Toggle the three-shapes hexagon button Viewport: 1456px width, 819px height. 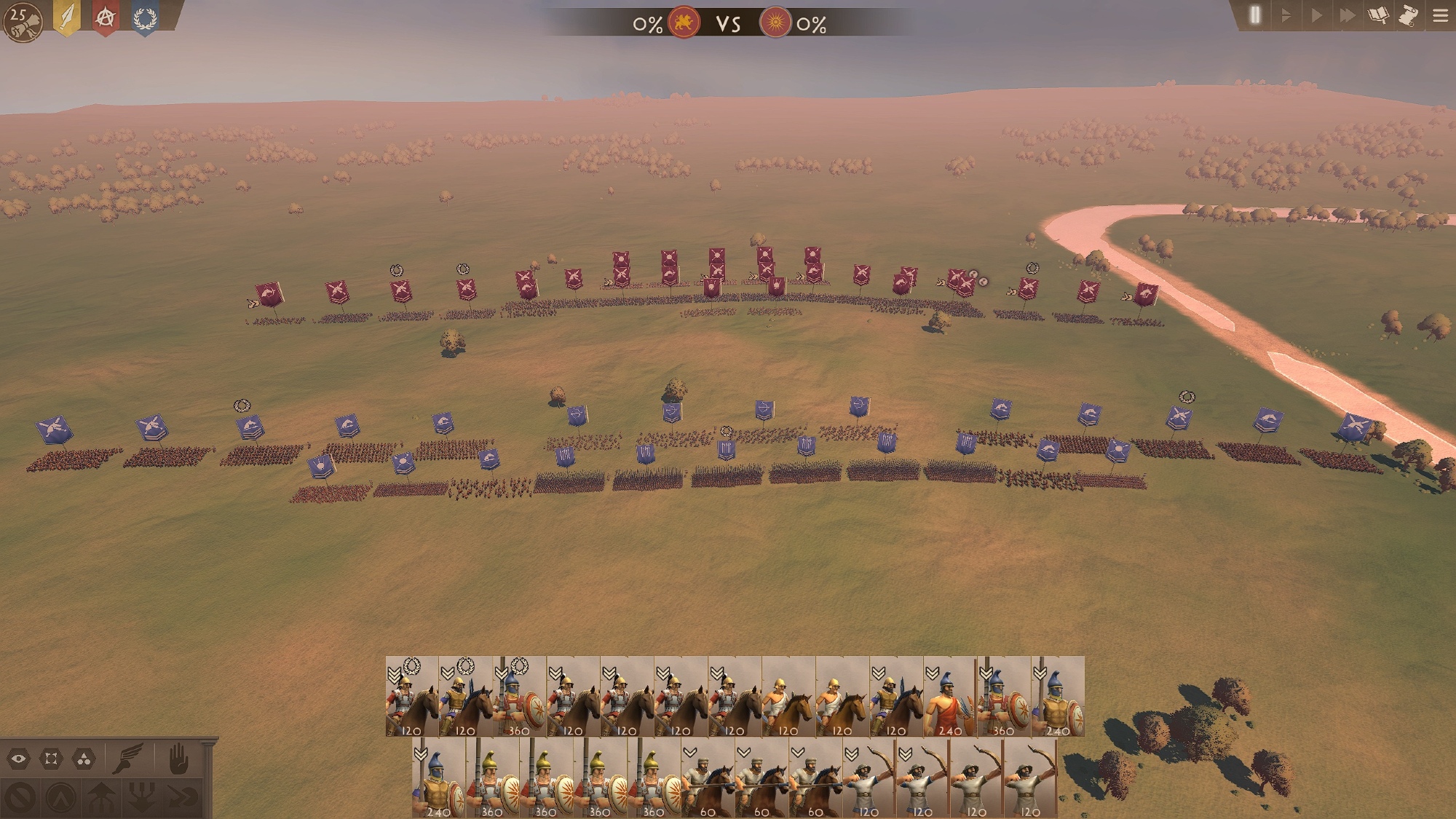[x=84, y=759]
